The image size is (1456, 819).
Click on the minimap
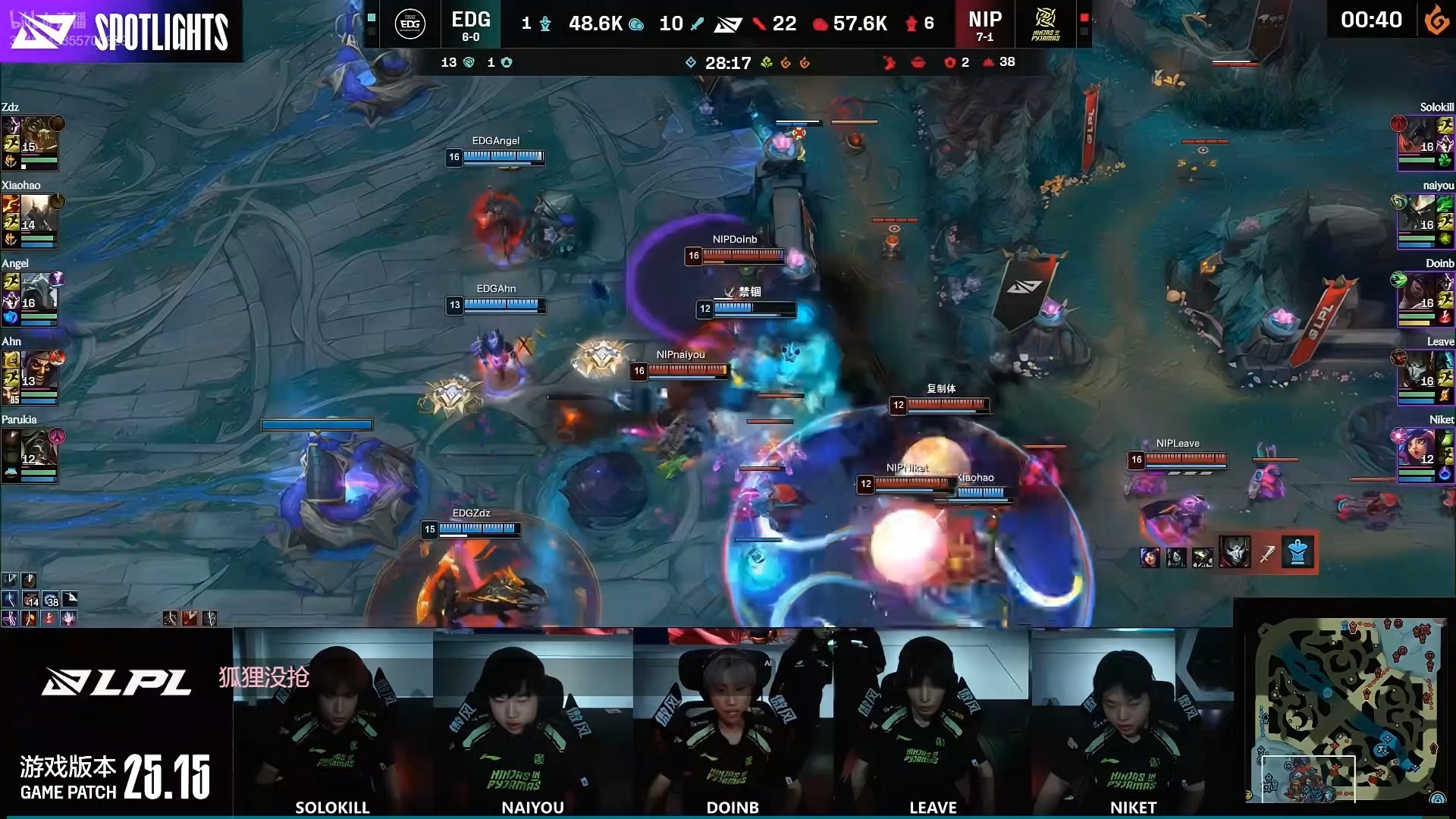(x=1347, y=710)
